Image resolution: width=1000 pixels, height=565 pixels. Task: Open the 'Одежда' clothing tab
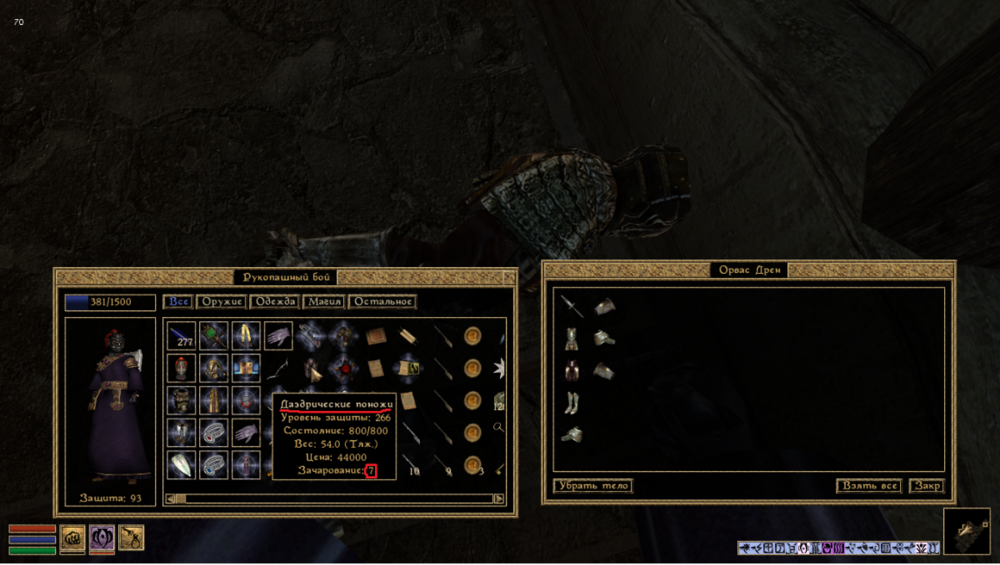click(273, 301)
